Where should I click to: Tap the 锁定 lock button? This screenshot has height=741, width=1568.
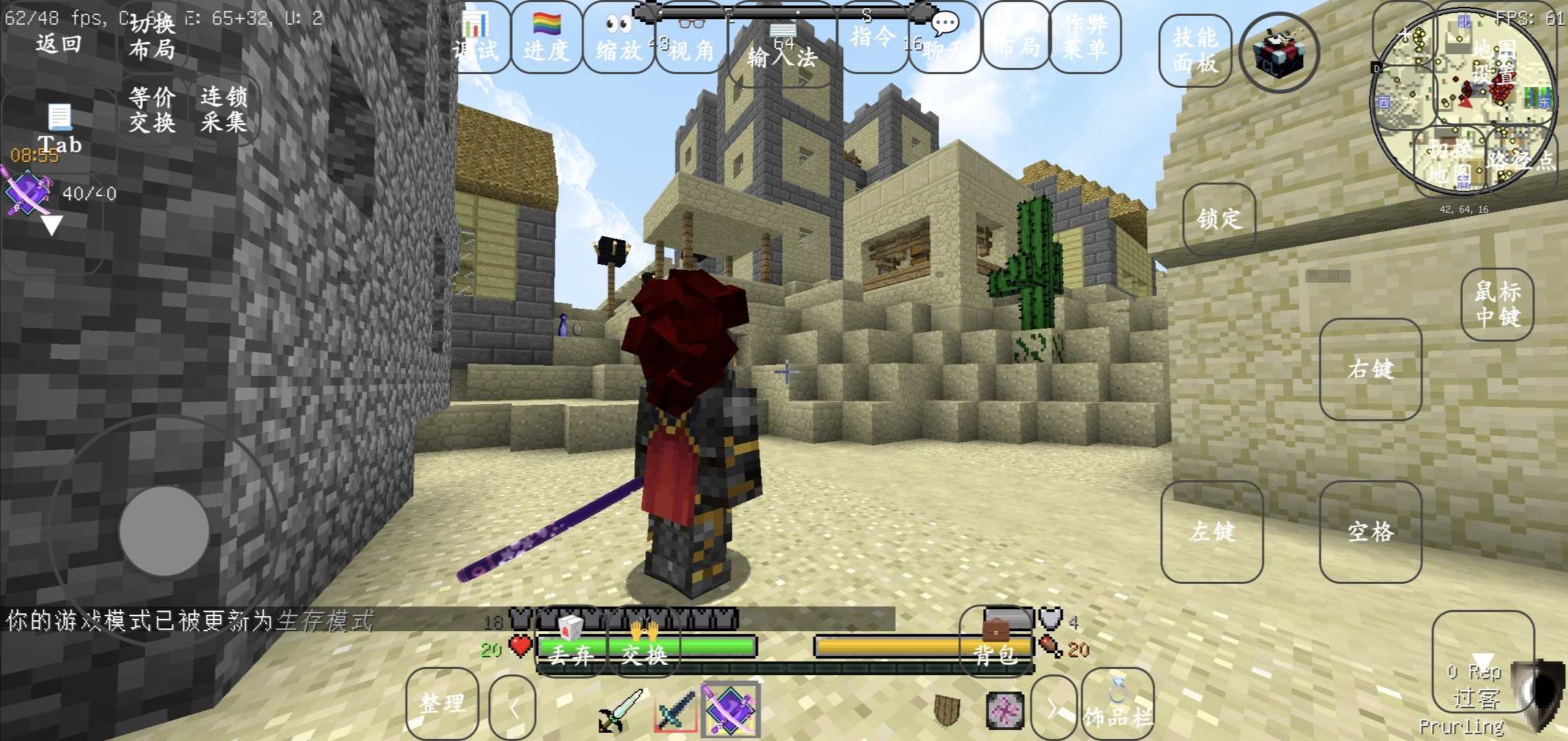1219,219
